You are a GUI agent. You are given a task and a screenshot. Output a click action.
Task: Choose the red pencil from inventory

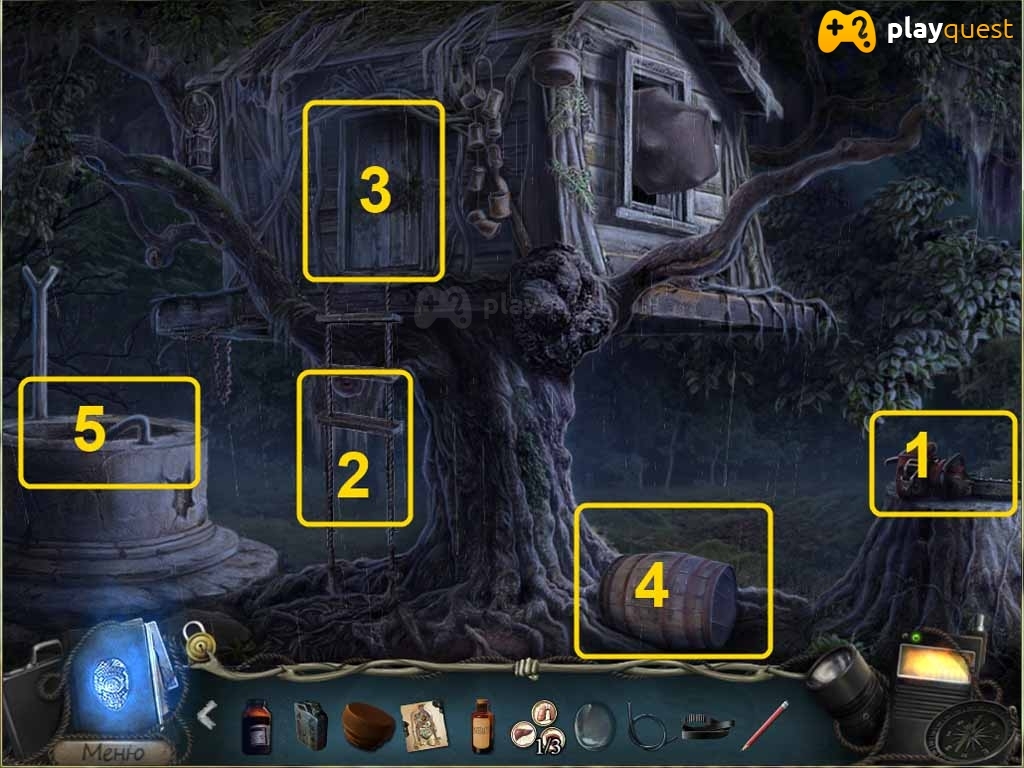764,725
